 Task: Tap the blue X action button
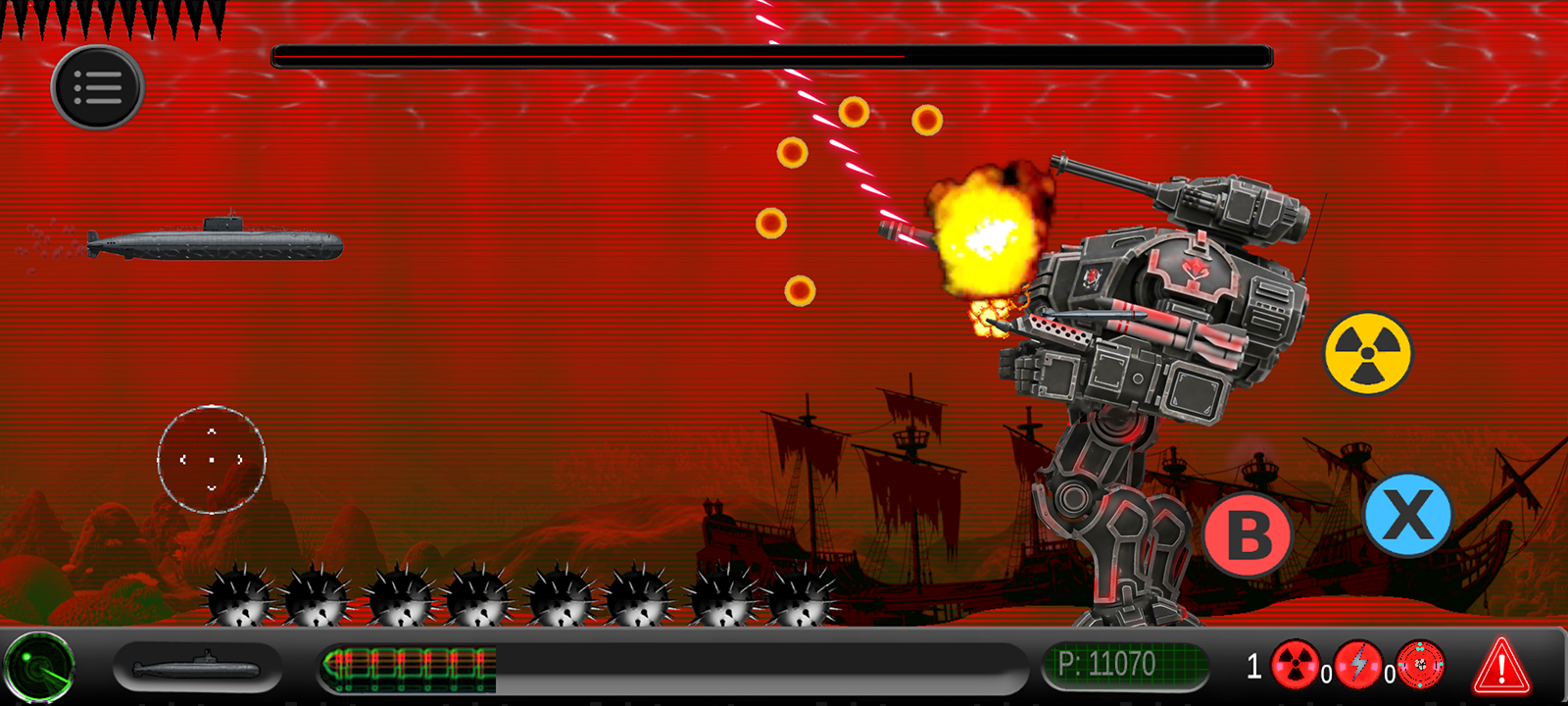pos(1407,515)
